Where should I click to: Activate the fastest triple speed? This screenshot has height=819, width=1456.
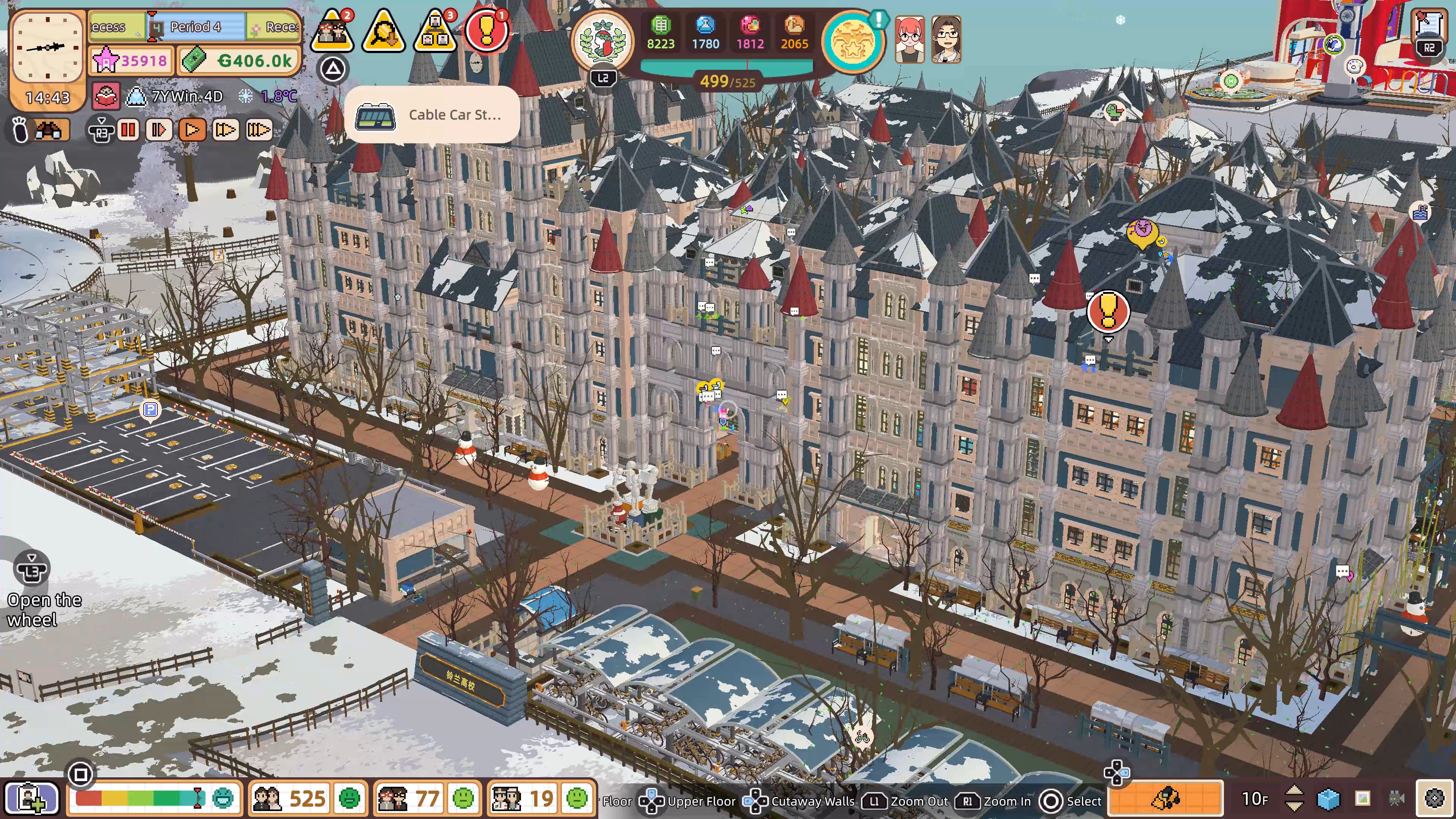click(259, 130)
